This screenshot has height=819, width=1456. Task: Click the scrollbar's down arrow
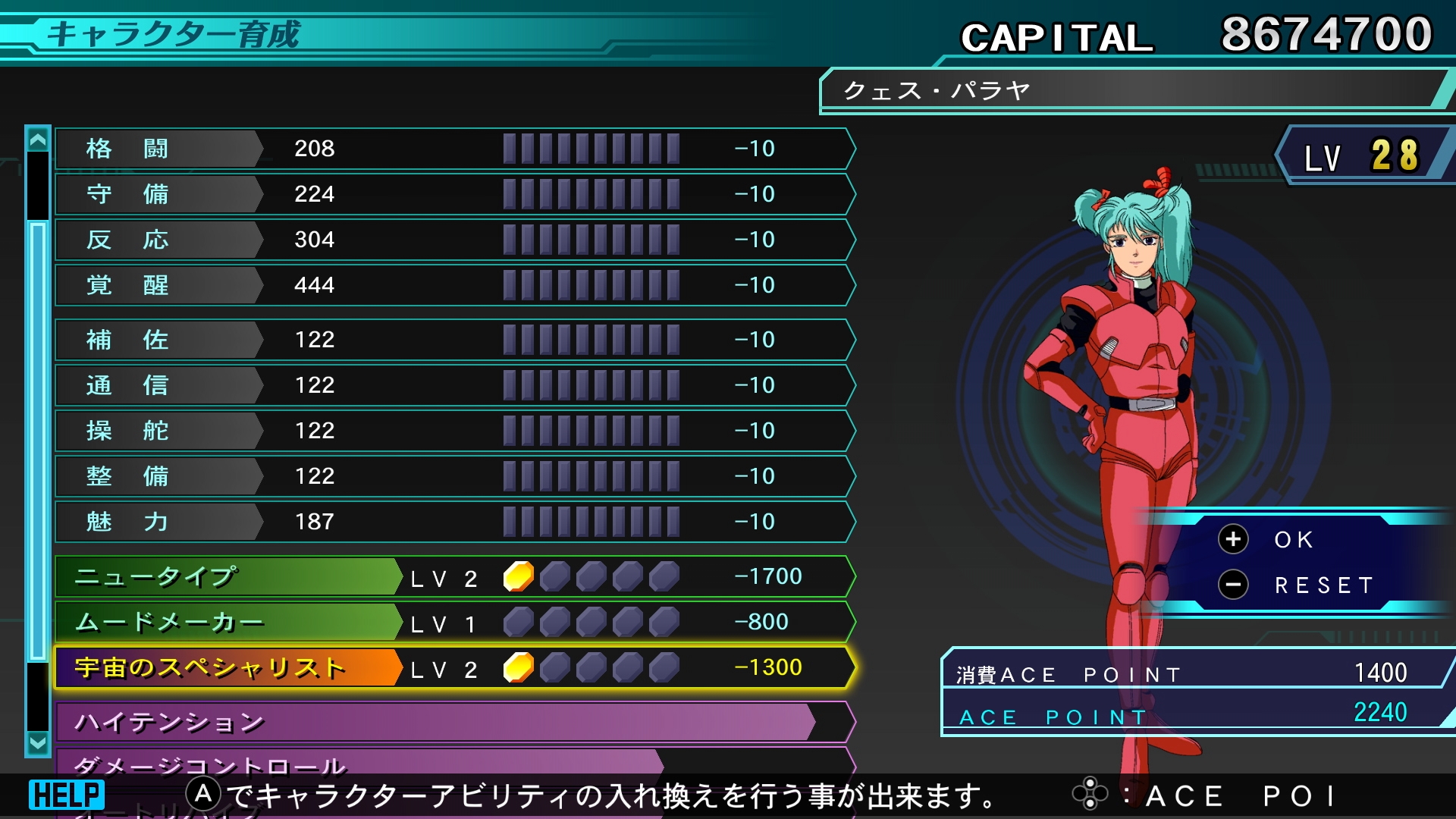tap(37, 742)
